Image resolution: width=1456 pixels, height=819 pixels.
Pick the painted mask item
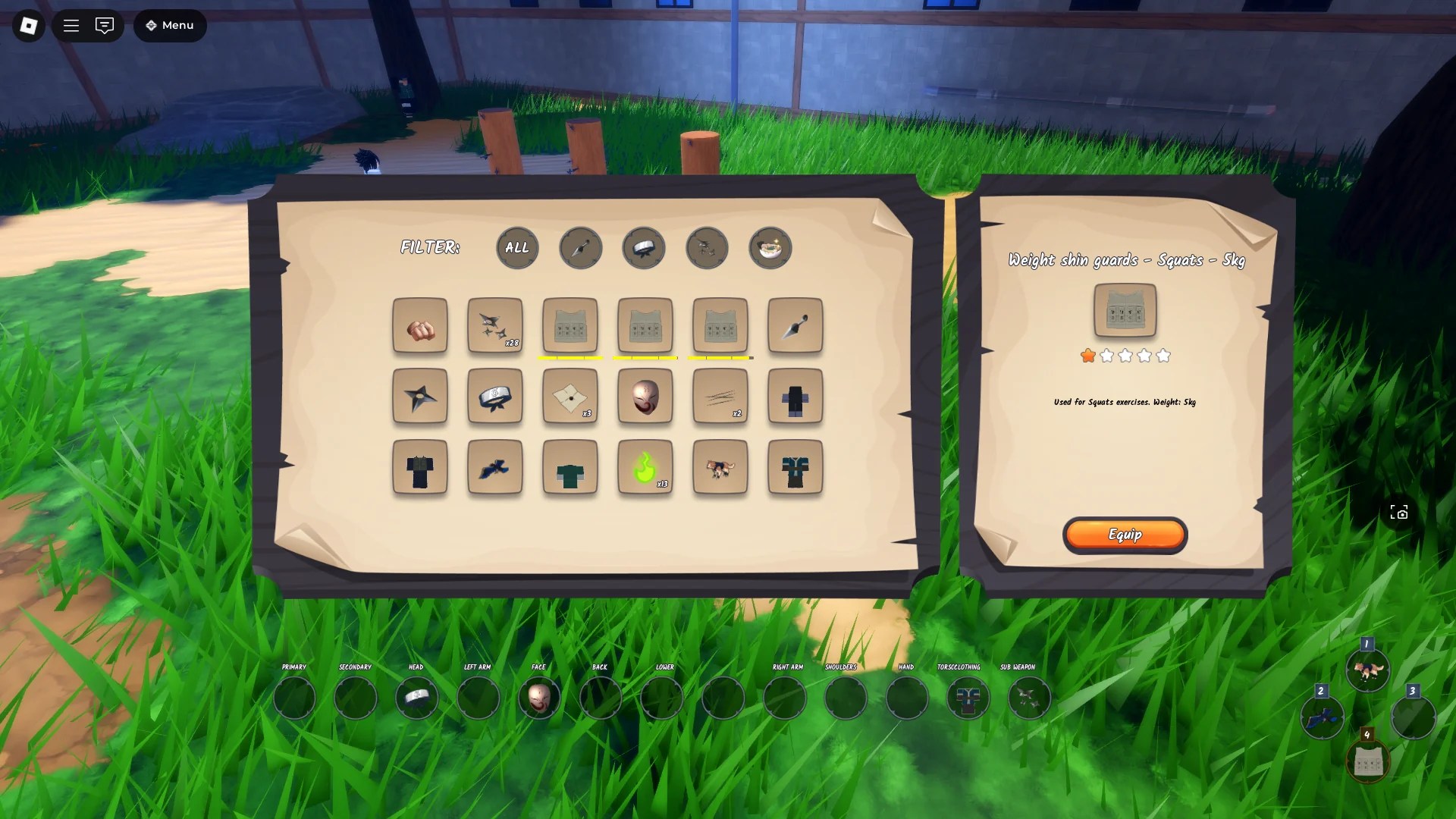point(645,397)
